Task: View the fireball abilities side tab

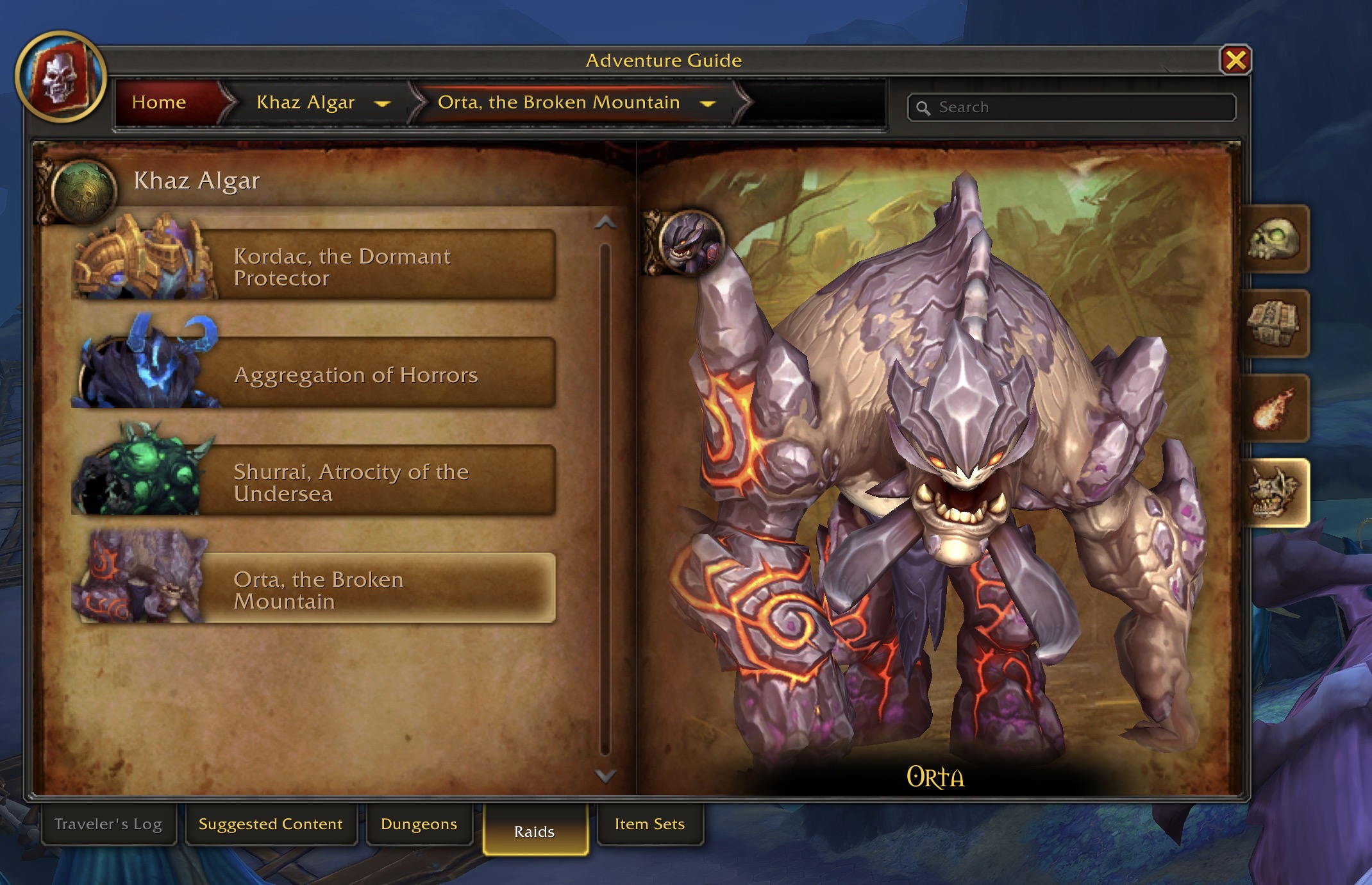Action: pos(1274,409)
